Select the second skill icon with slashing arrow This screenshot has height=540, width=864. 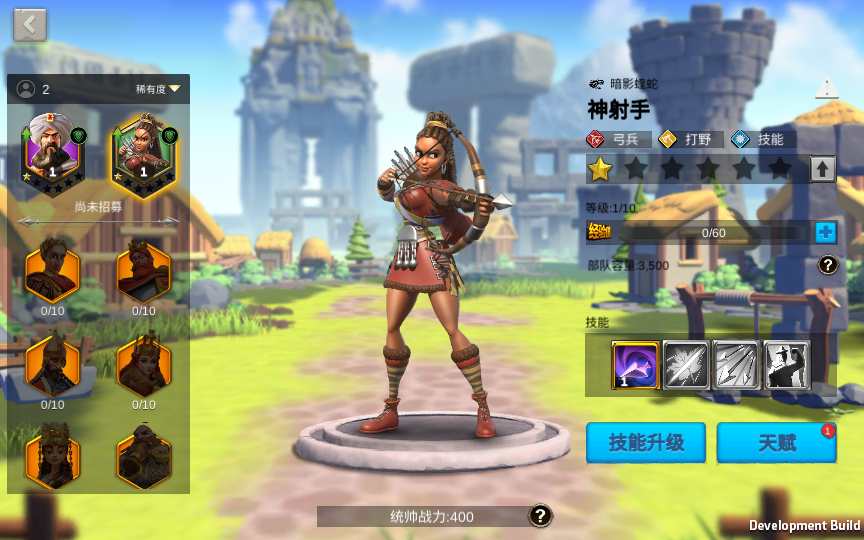tap(686, 365)
